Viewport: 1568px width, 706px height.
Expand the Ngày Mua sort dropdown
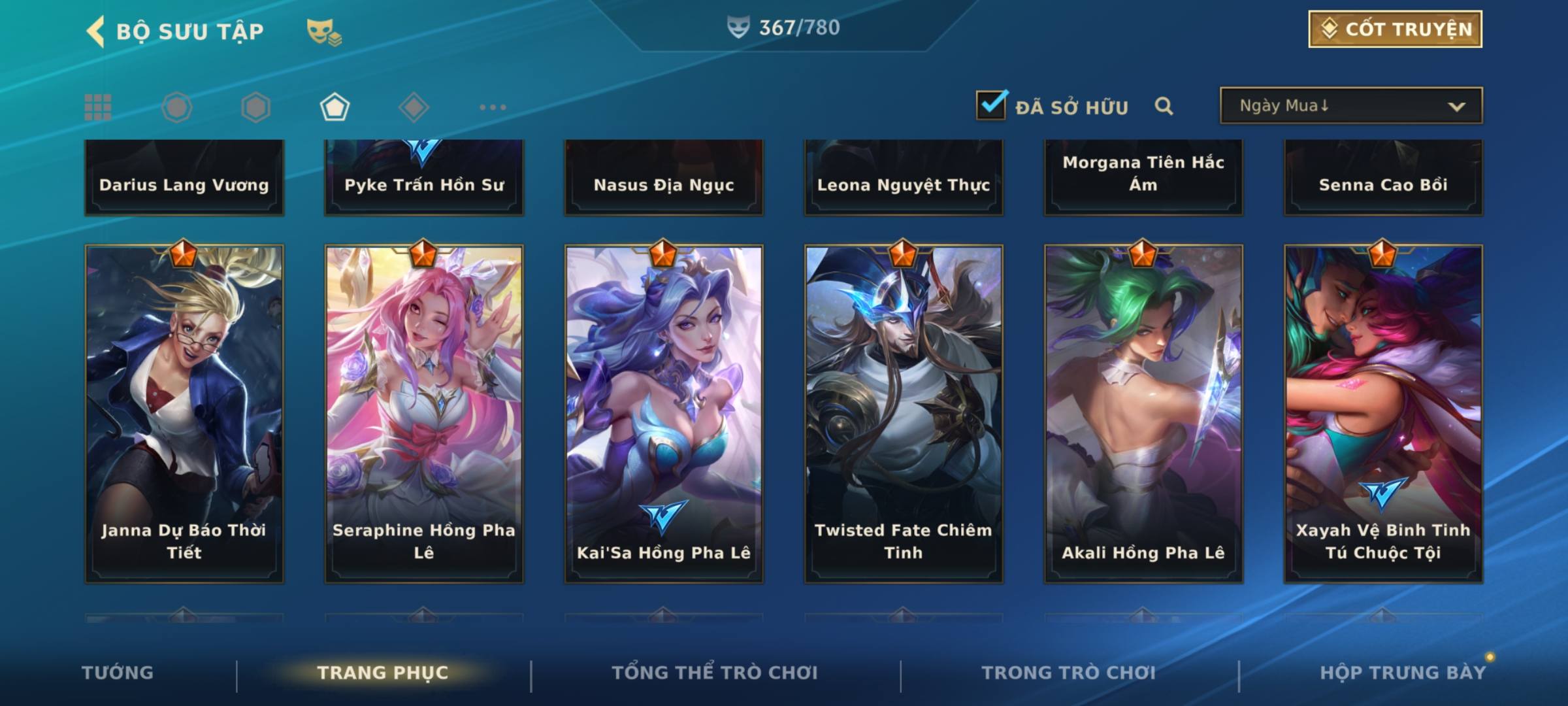tap(1350, 106)
